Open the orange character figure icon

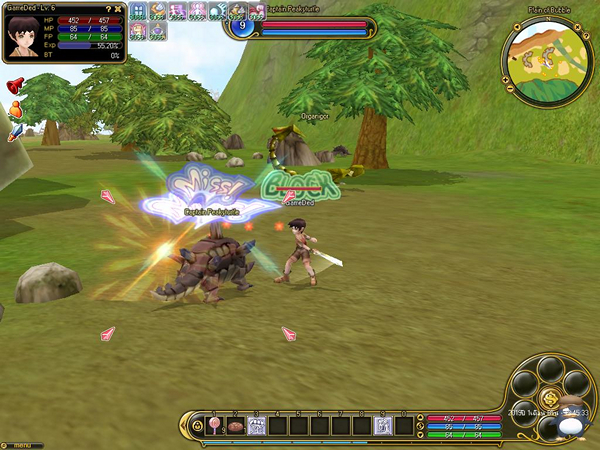coord(14,110)
